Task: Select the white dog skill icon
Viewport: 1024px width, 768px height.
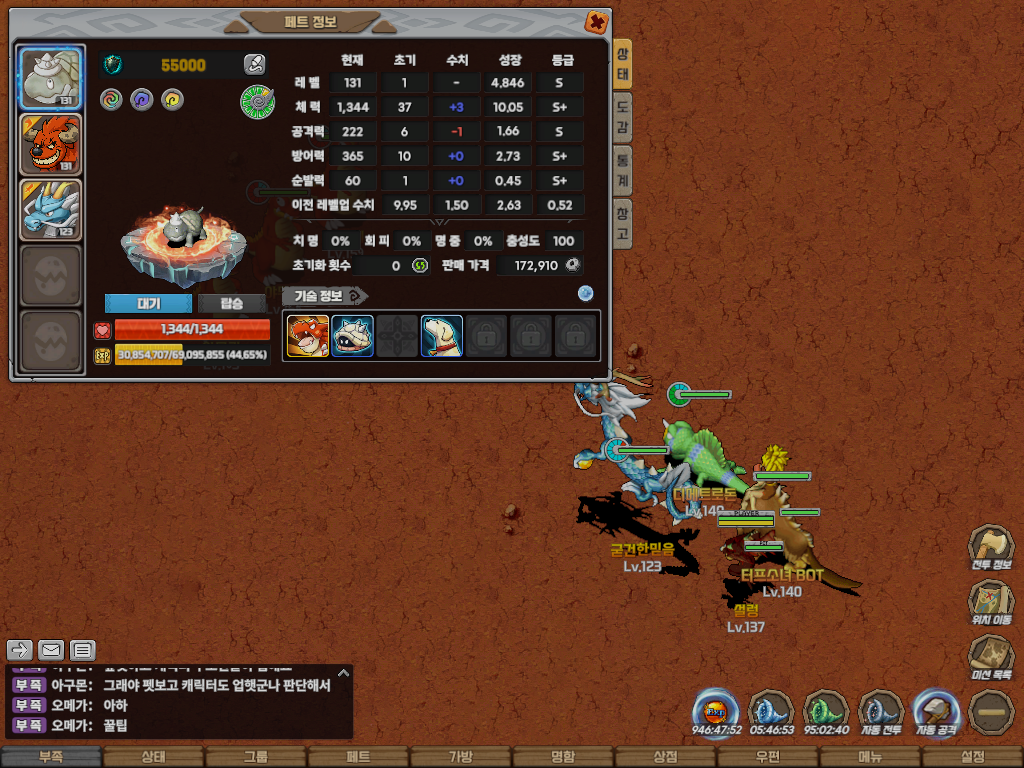Action: point(441,337)
